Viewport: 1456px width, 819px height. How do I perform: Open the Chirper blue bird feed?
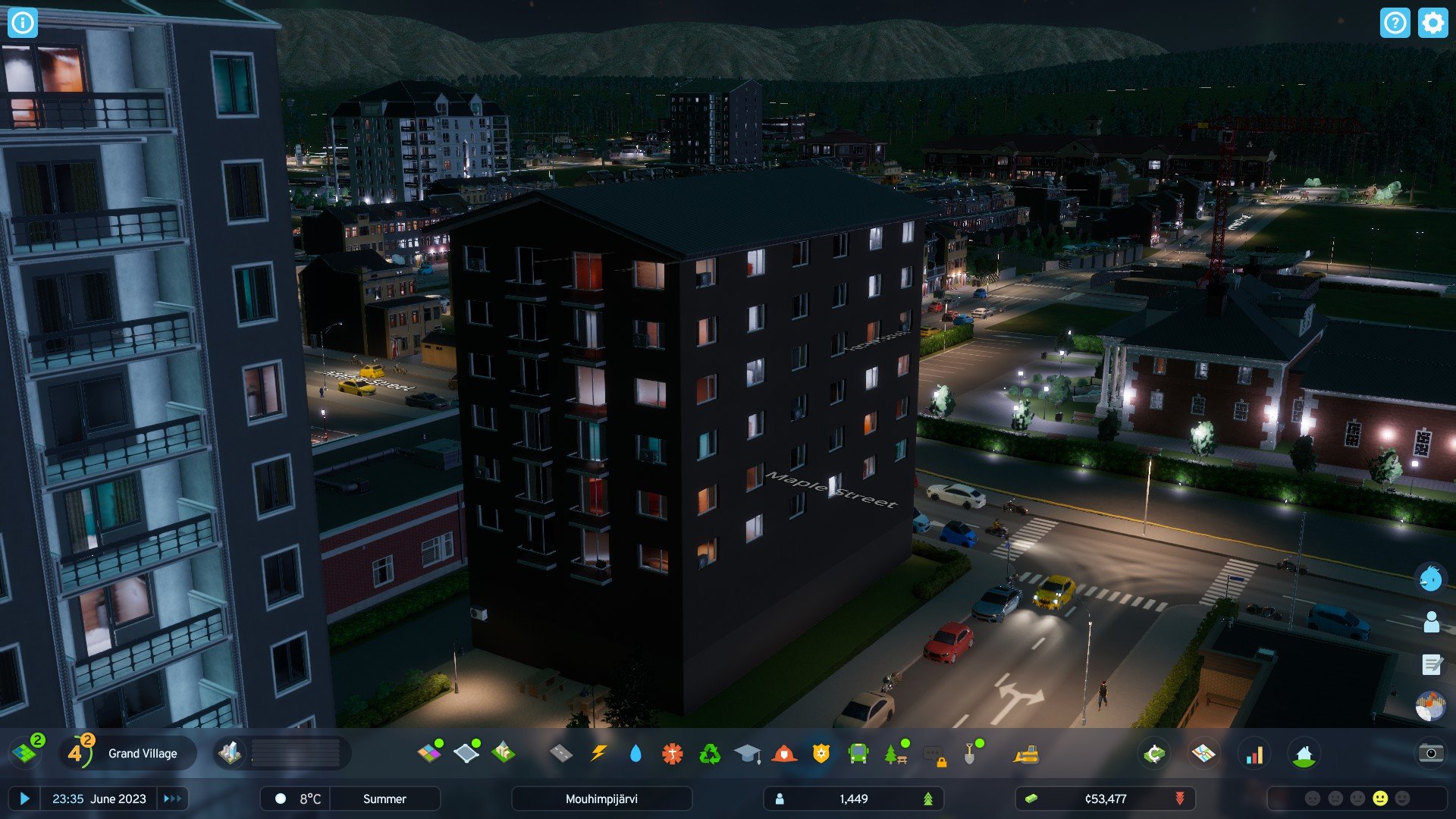click(1430, 579)
